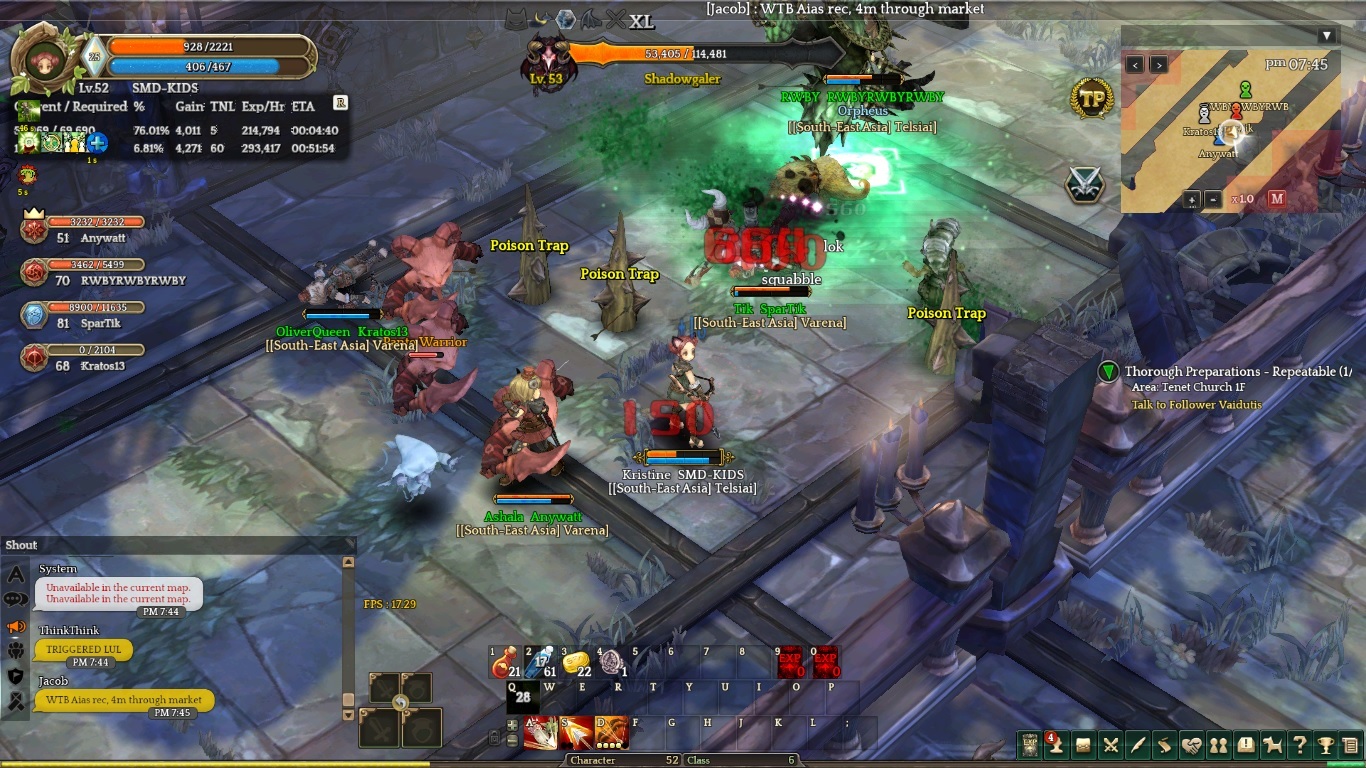Open the Thorough Preparations quest tracker entry
The width and height of the screenshot is (1366, 768).
point(1237,372)
